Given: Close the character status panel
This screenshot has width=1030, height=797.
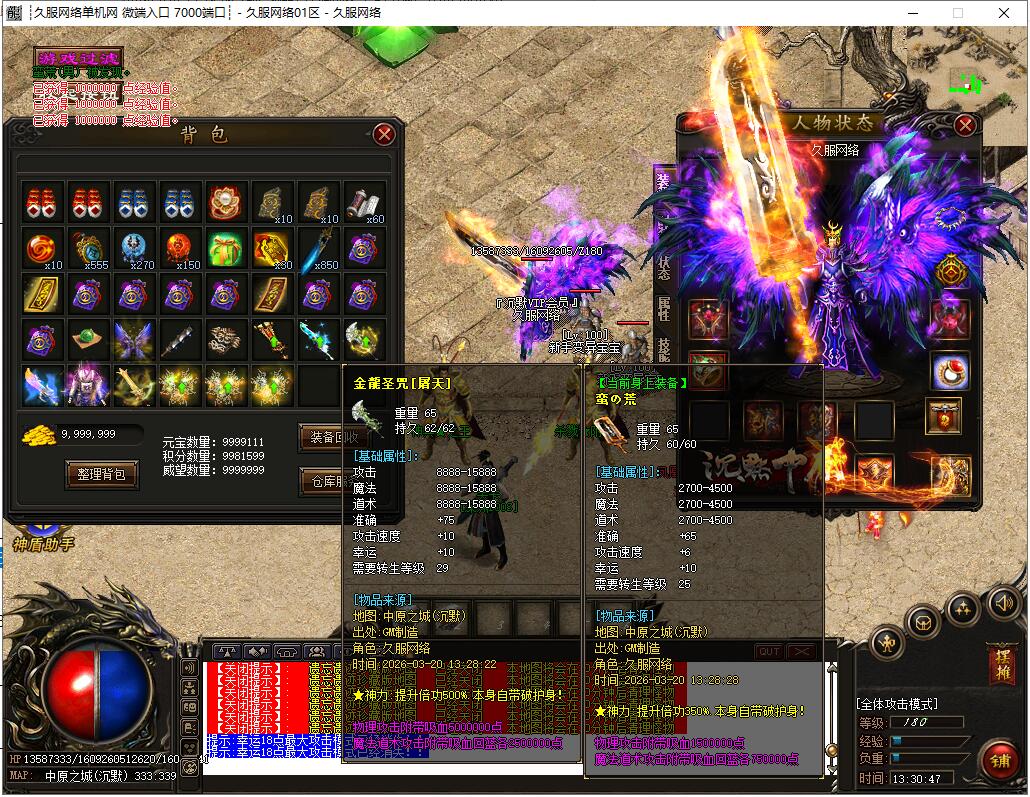Looking at the screenshot, I should [965, 125].
